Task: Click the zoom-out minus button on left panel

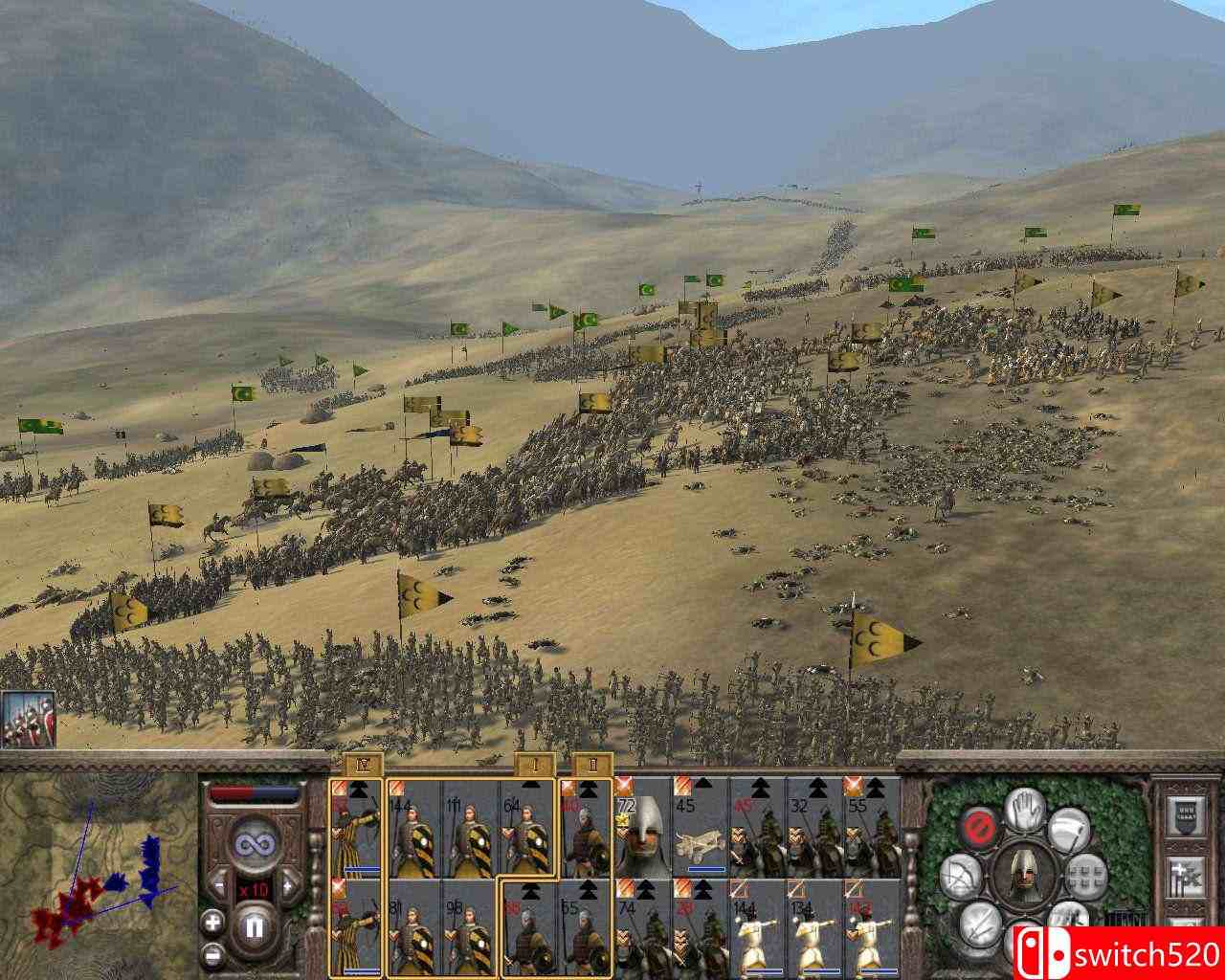Action: [x=212, y=954]
